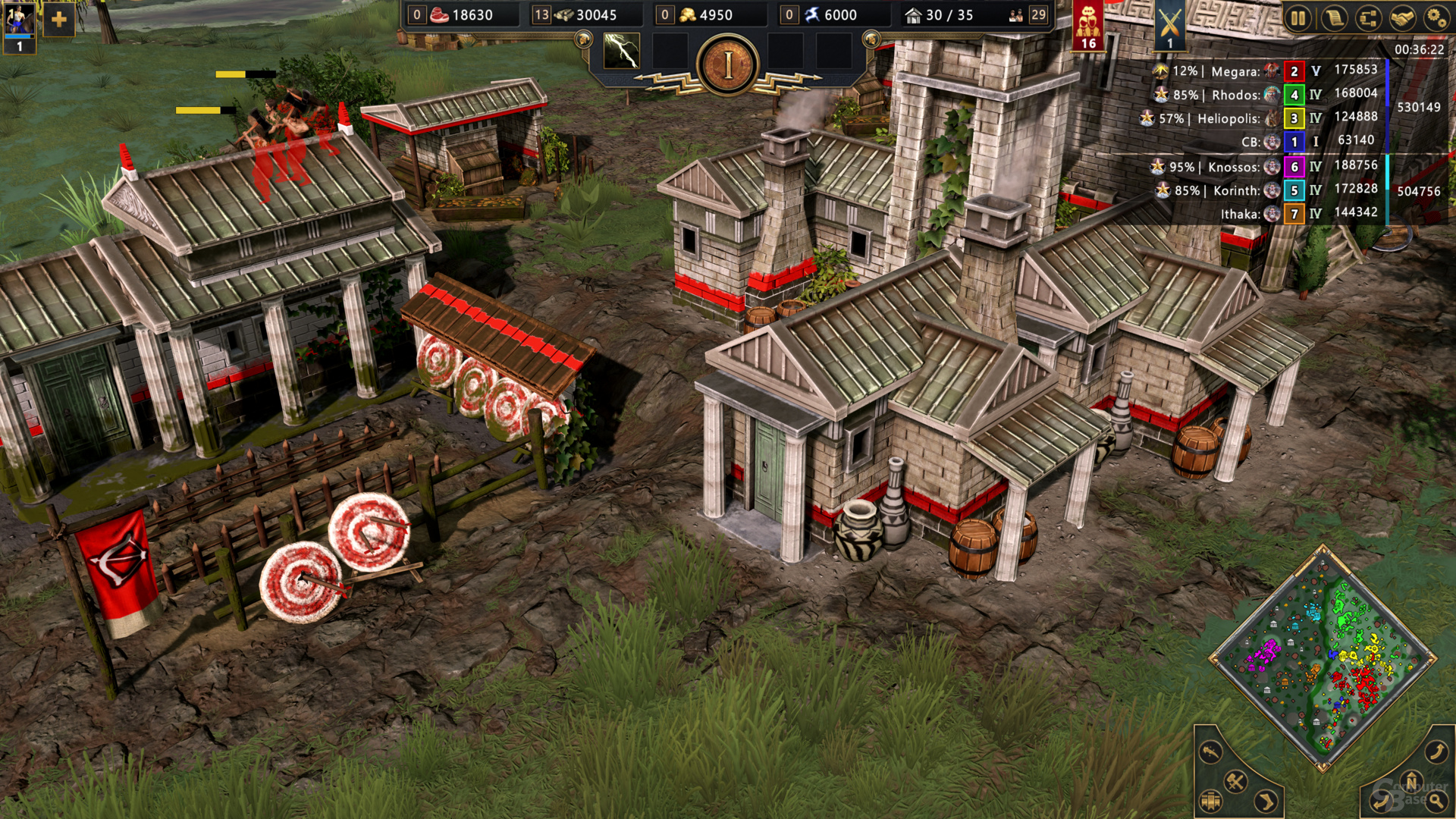Select the crossed swords military banner
The width and height of the screenshot is (1456, 819).
(x=1169, y=24)
